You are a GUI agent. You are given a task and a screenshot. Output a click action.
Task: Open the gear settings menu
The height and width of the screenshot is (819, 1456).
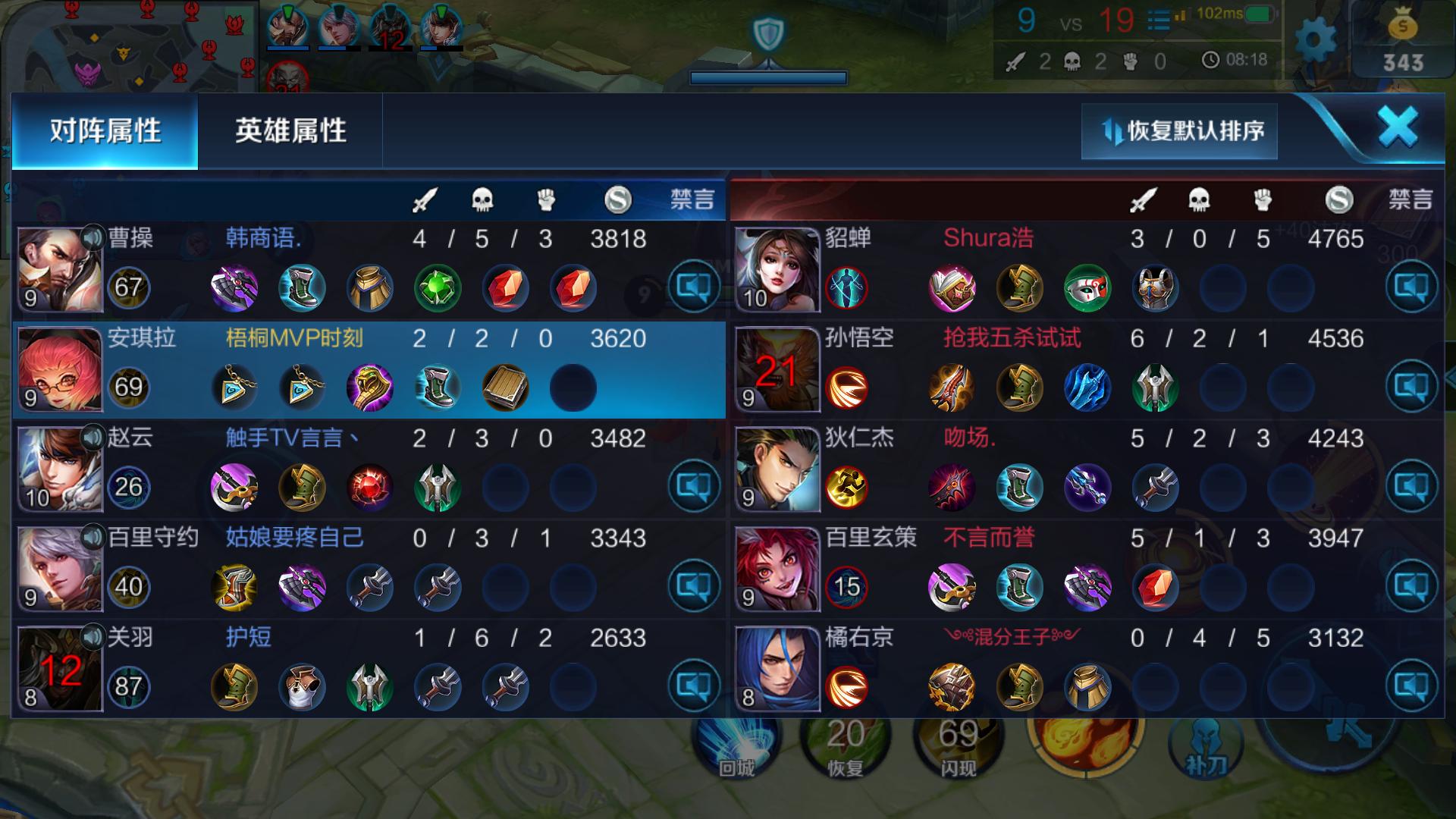(1315, 38)
